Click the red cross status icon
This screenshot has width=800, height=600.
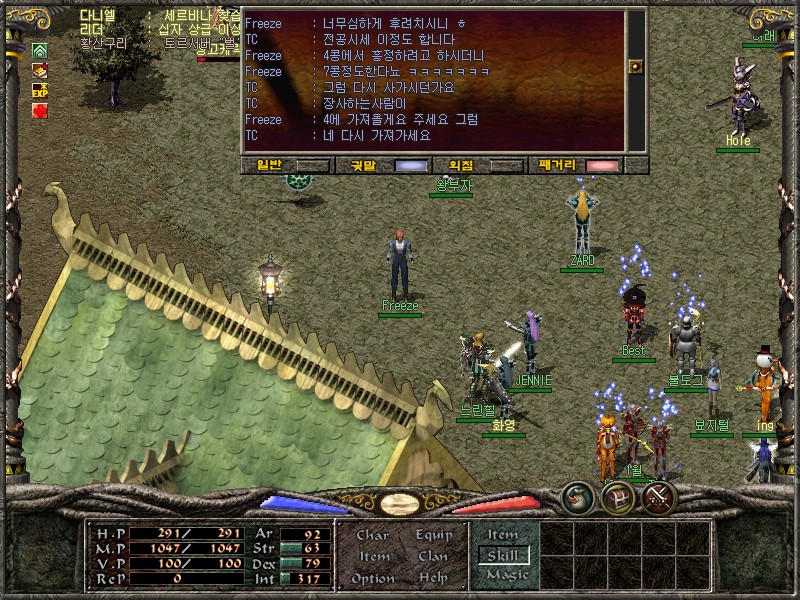click(x=40, y=111)
